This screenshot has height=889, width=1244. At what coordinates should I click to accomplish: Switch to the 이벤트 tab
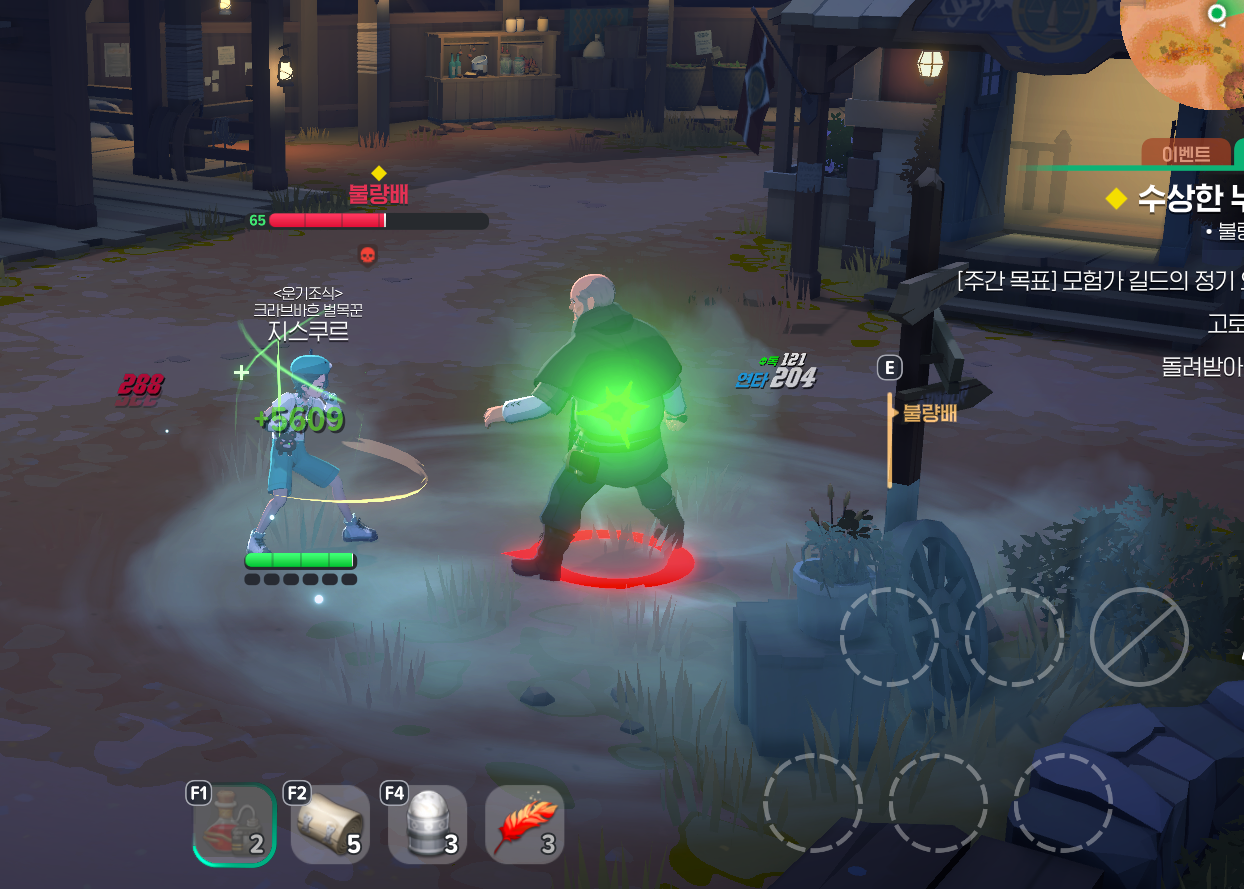(x=1186, y=154)
